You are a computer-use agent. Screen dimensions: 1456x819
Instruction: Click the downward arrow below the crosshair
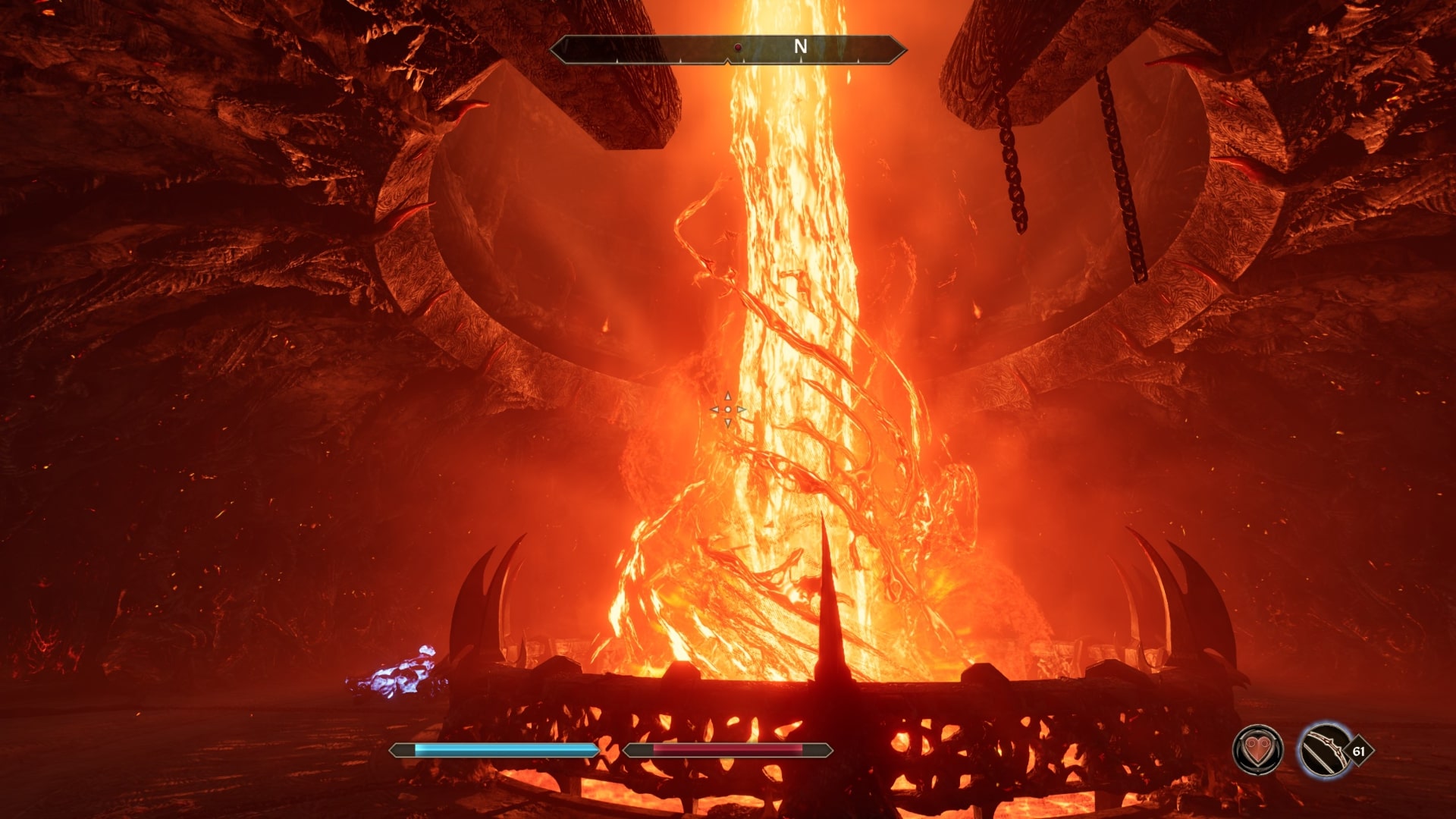click(728, 423)
